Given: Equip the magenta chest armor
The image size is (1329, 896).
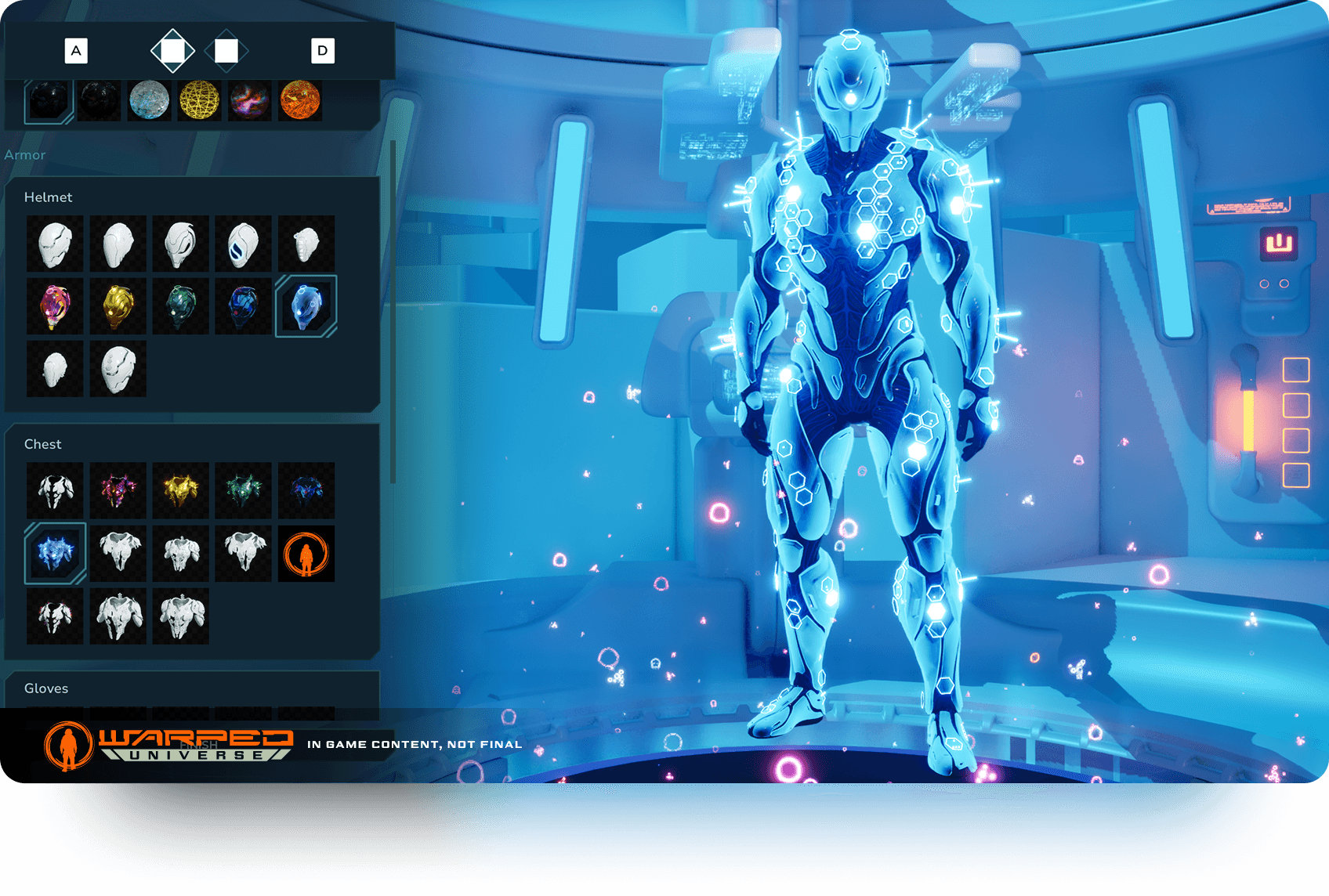Looking at the screenshot, I should (118, 490).
